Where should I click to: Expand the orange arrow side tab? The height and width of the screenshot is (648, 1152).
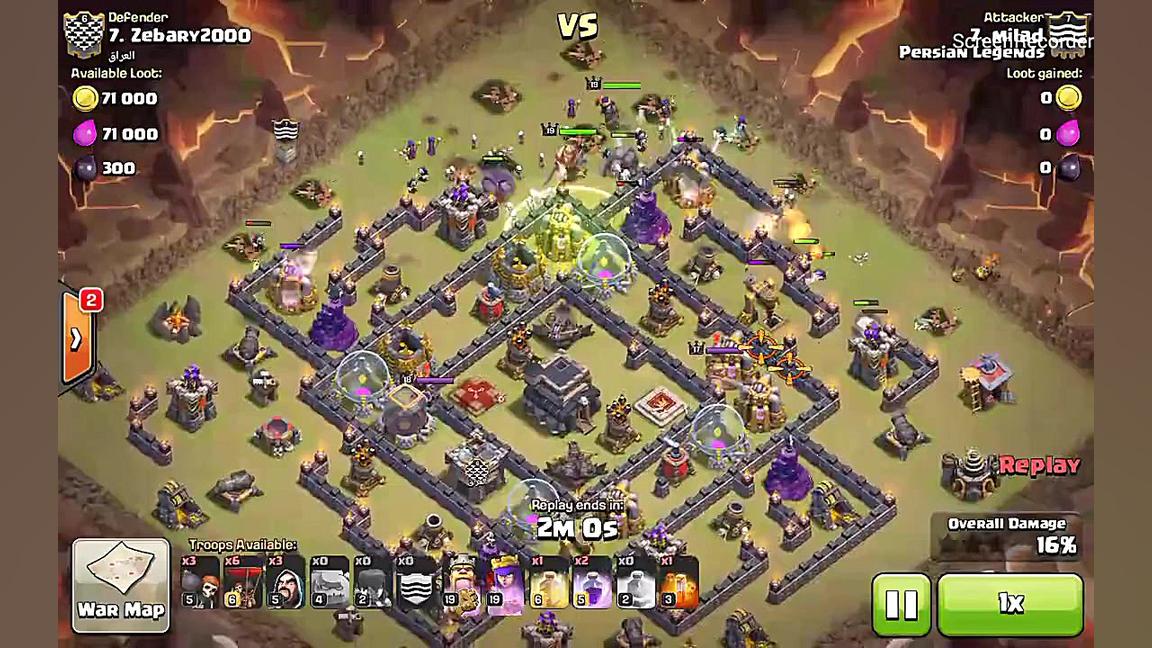pos(77,339)
